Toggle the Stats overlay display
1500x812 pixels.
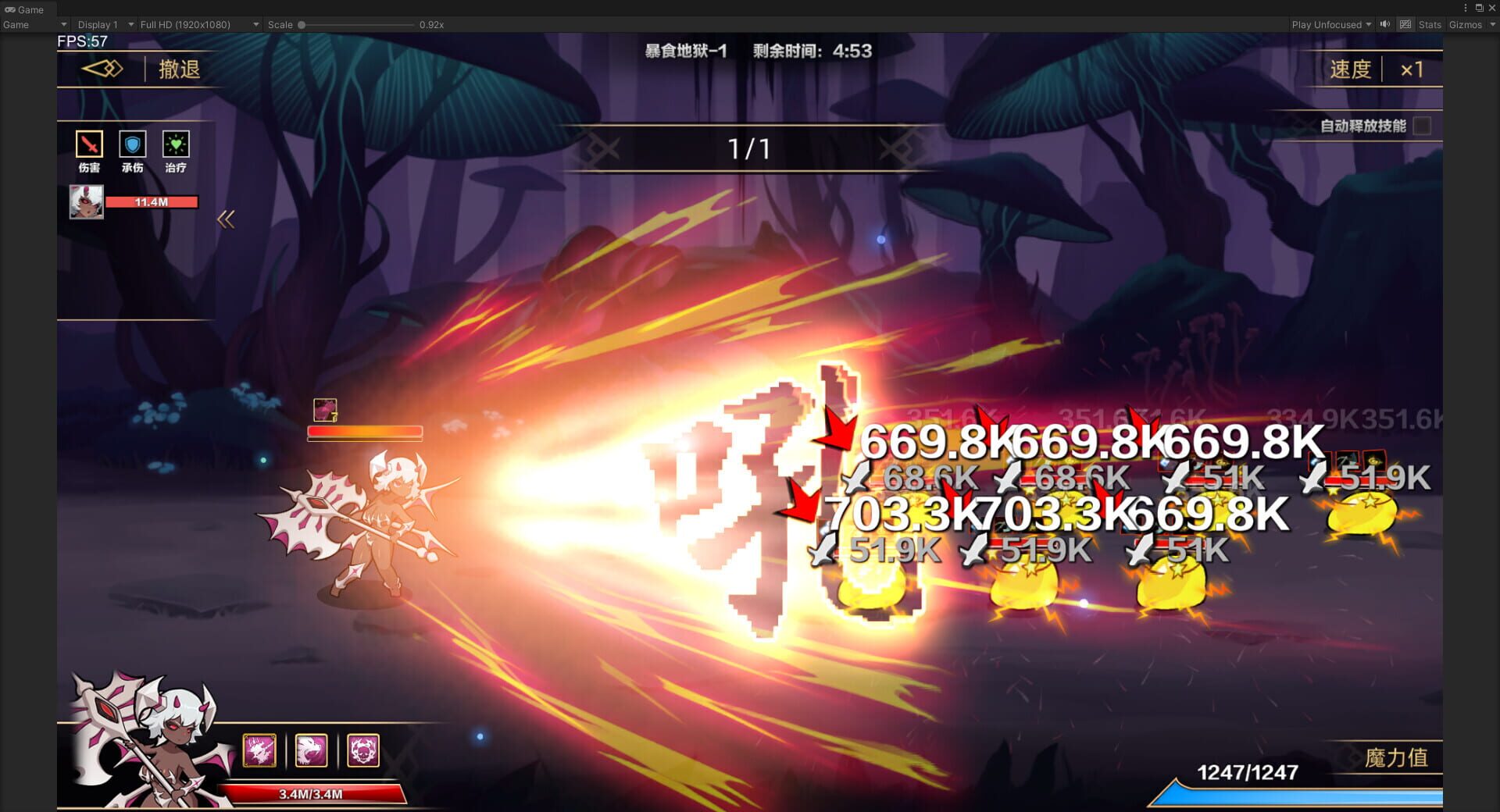click(x=1429, y=24)
